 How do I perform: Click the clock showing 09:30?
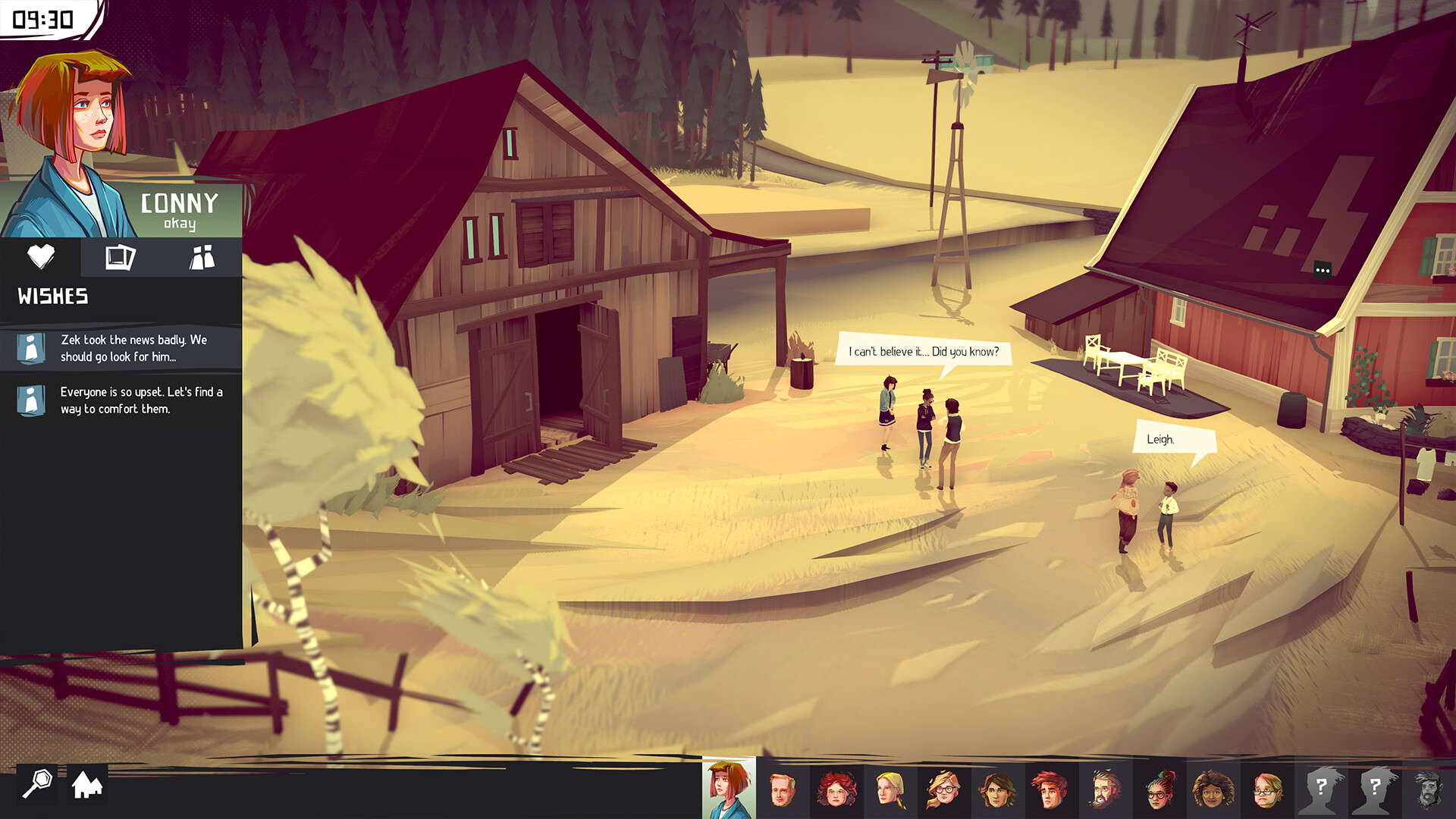click(42, 18)
